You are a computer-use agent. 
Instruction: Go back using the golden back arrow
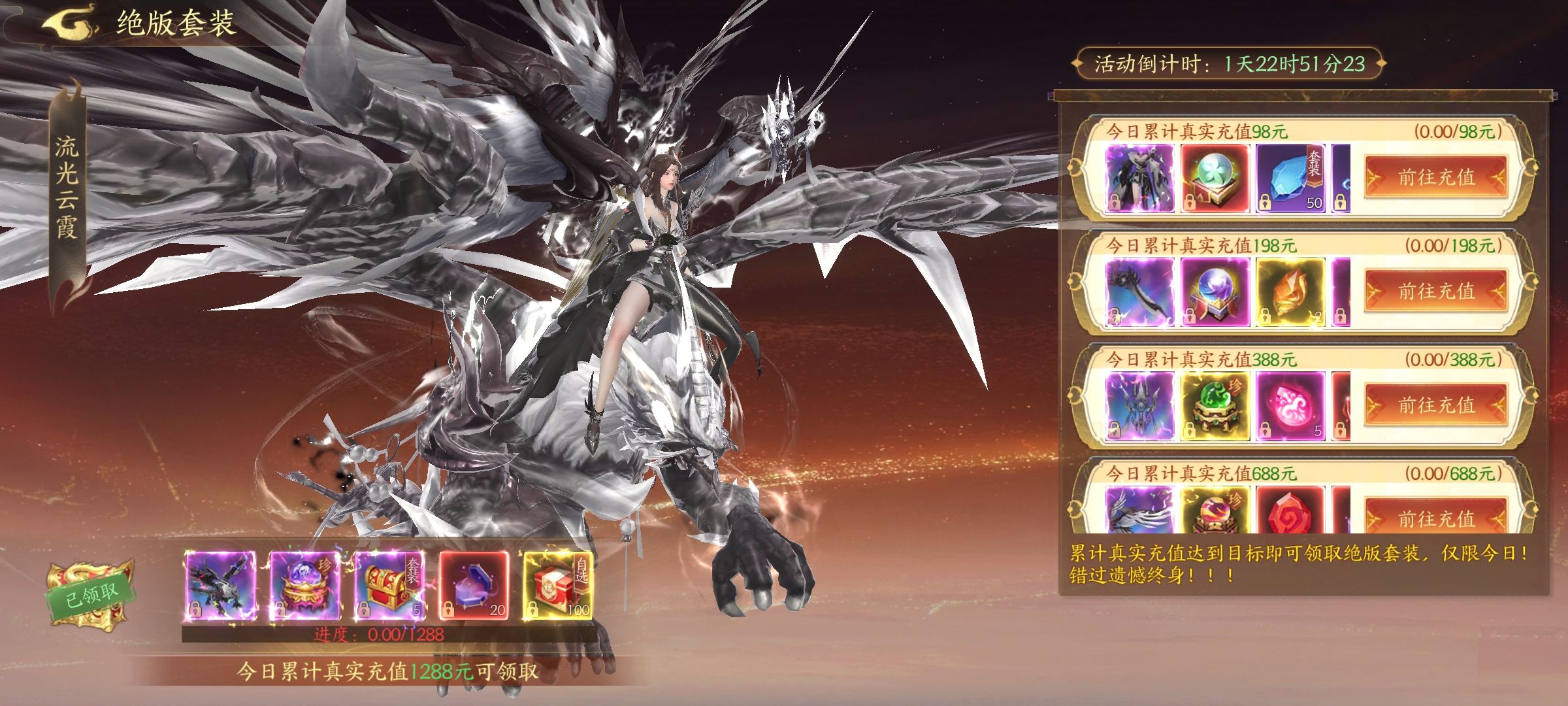[69, 23]
